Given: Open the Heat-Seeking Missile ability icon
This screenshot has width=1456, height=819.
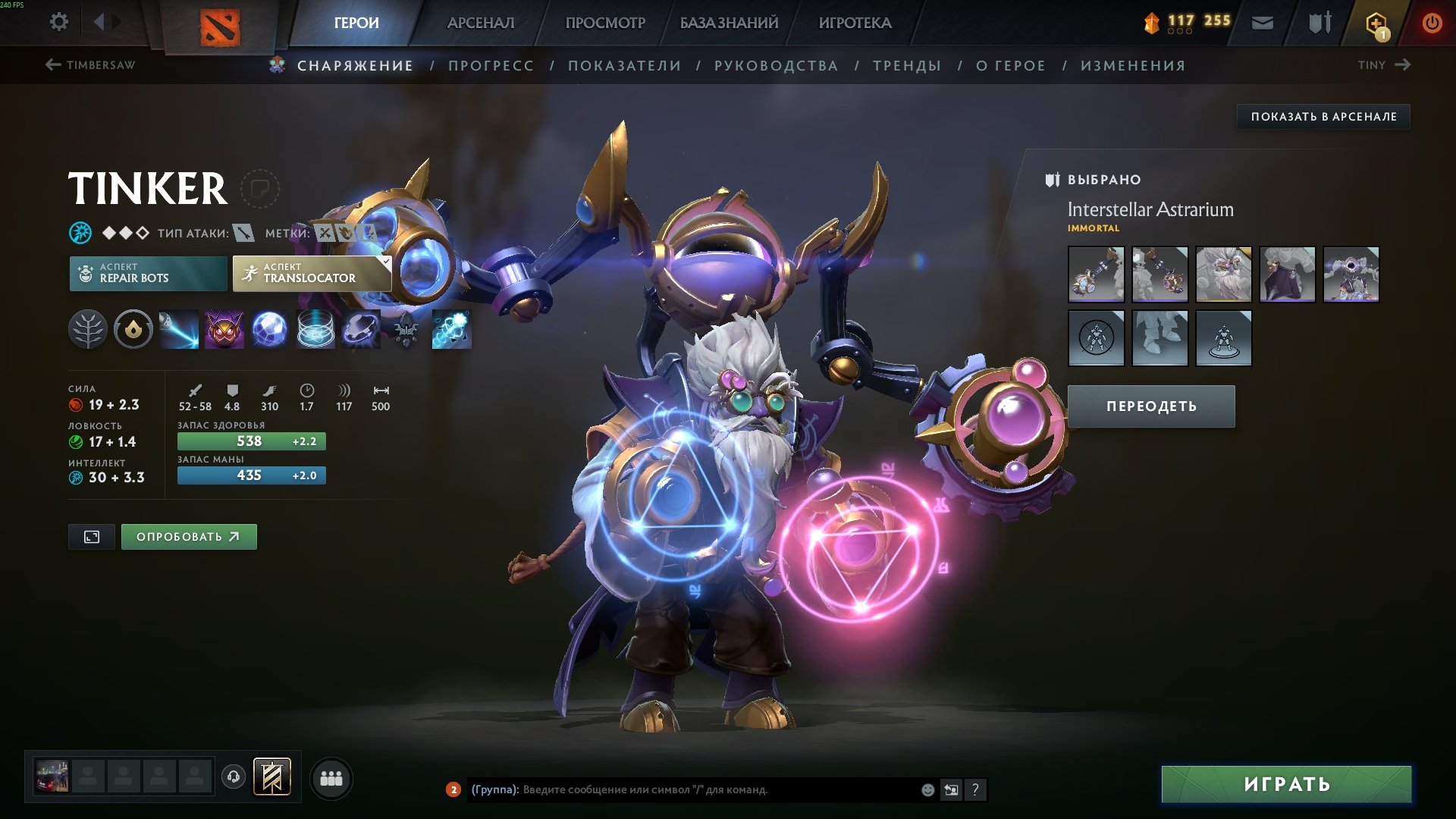Looking at the screenshot, I should click(224, 329).
